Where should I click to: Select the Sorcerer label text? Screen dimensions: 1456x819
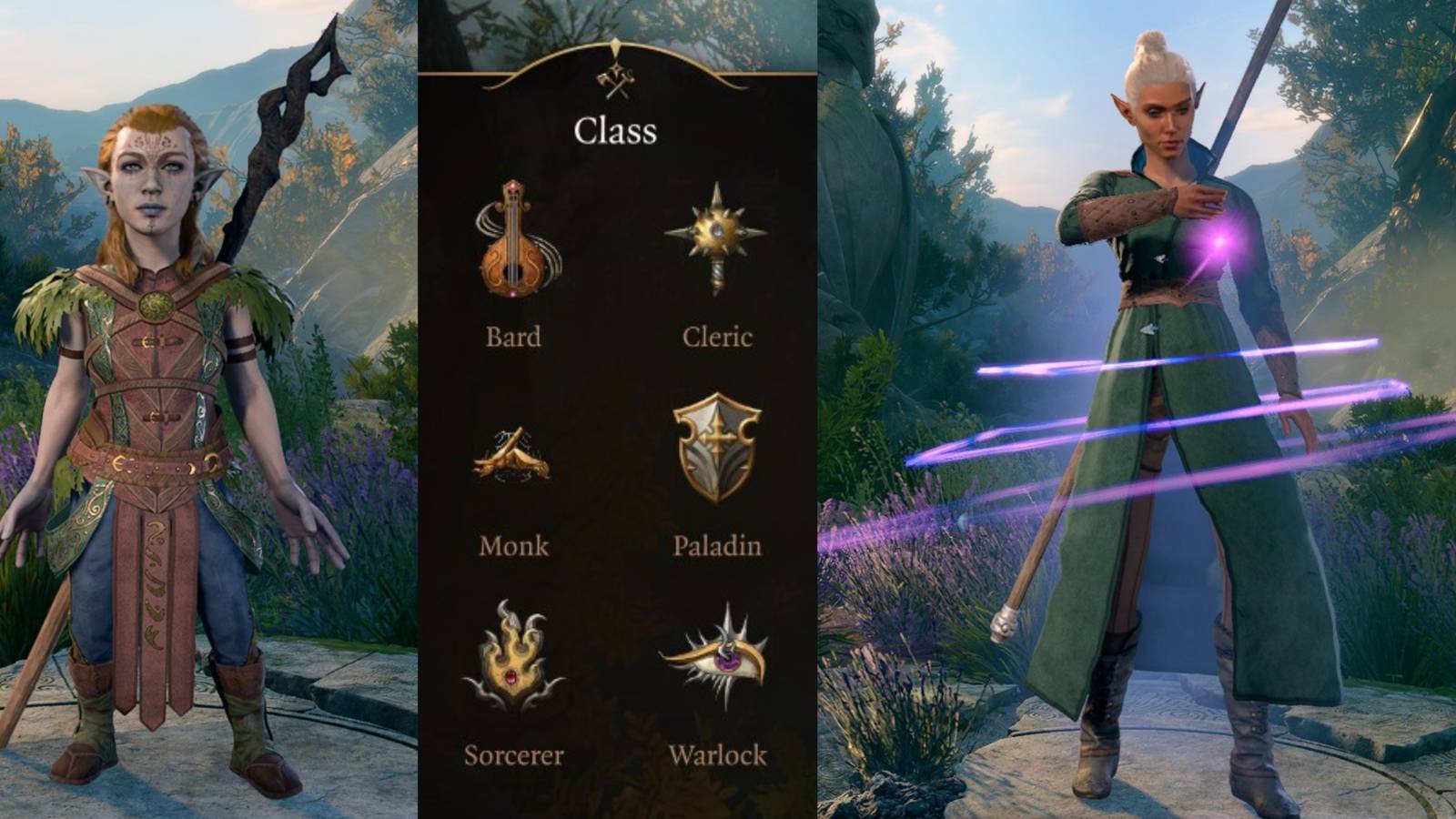click(x=515, y=756)
